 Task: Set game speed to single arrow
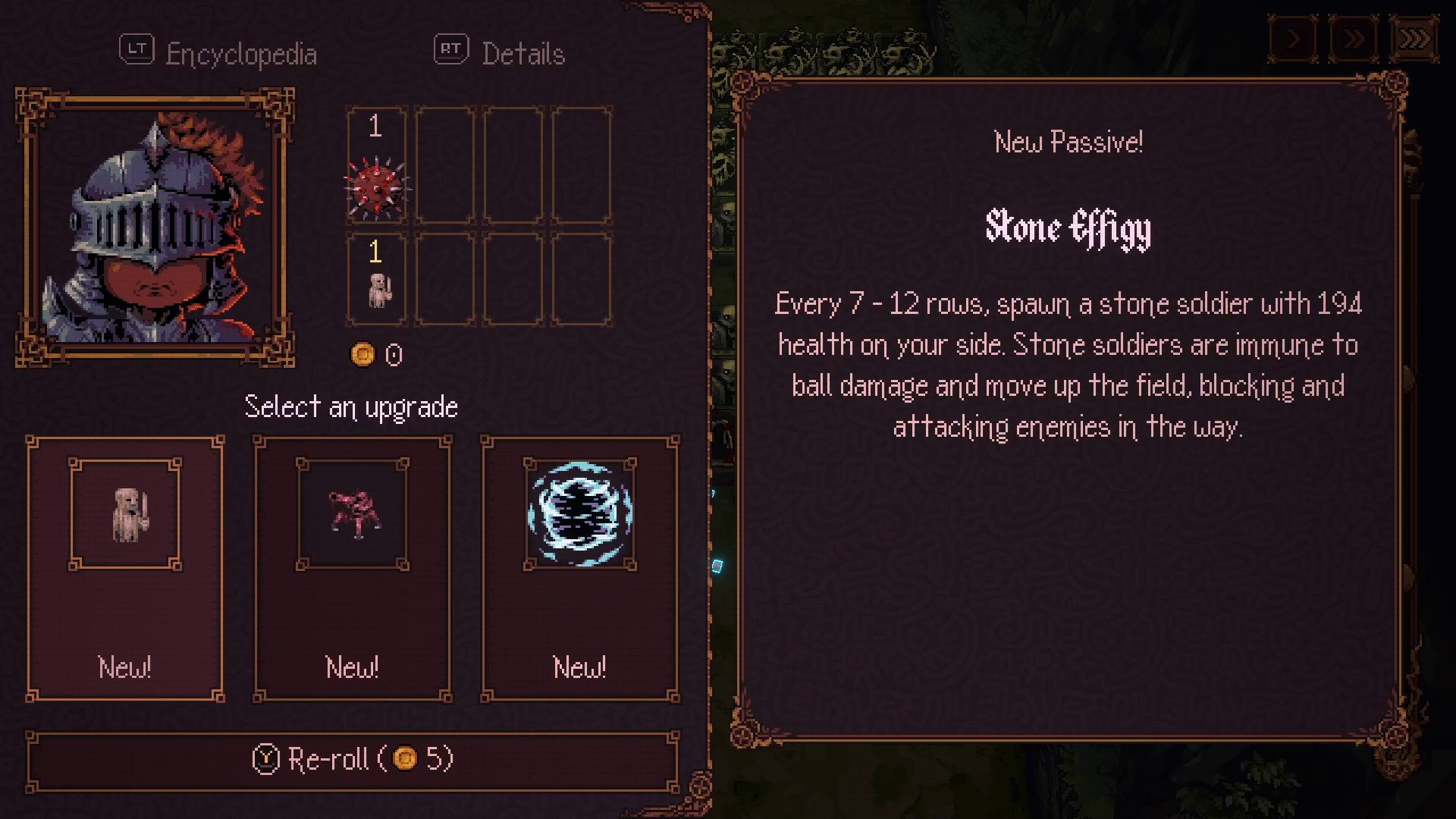coord(1294,39)
